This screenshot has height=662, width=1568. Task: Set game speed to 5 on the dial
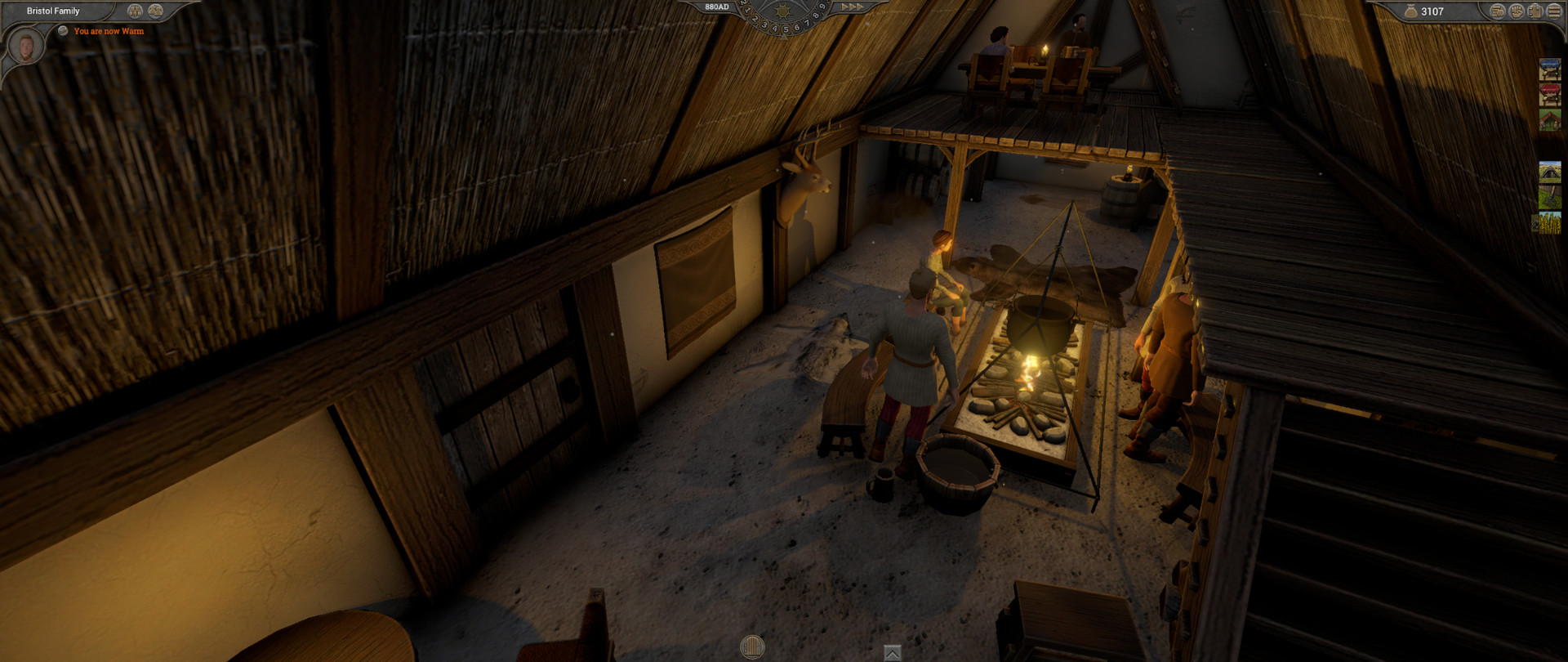786,30
